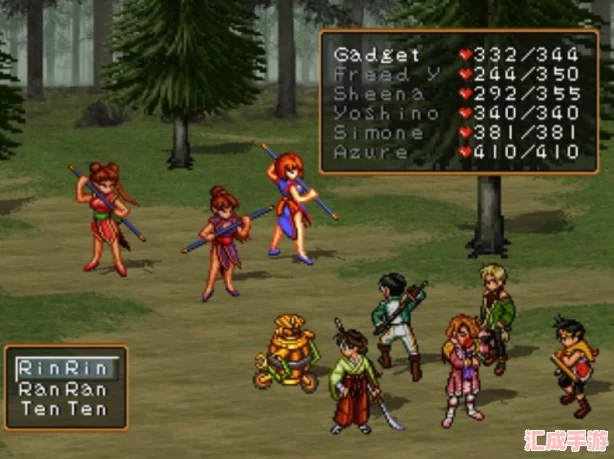
Task: Select RinRin as the target
Action: [64, 368]
